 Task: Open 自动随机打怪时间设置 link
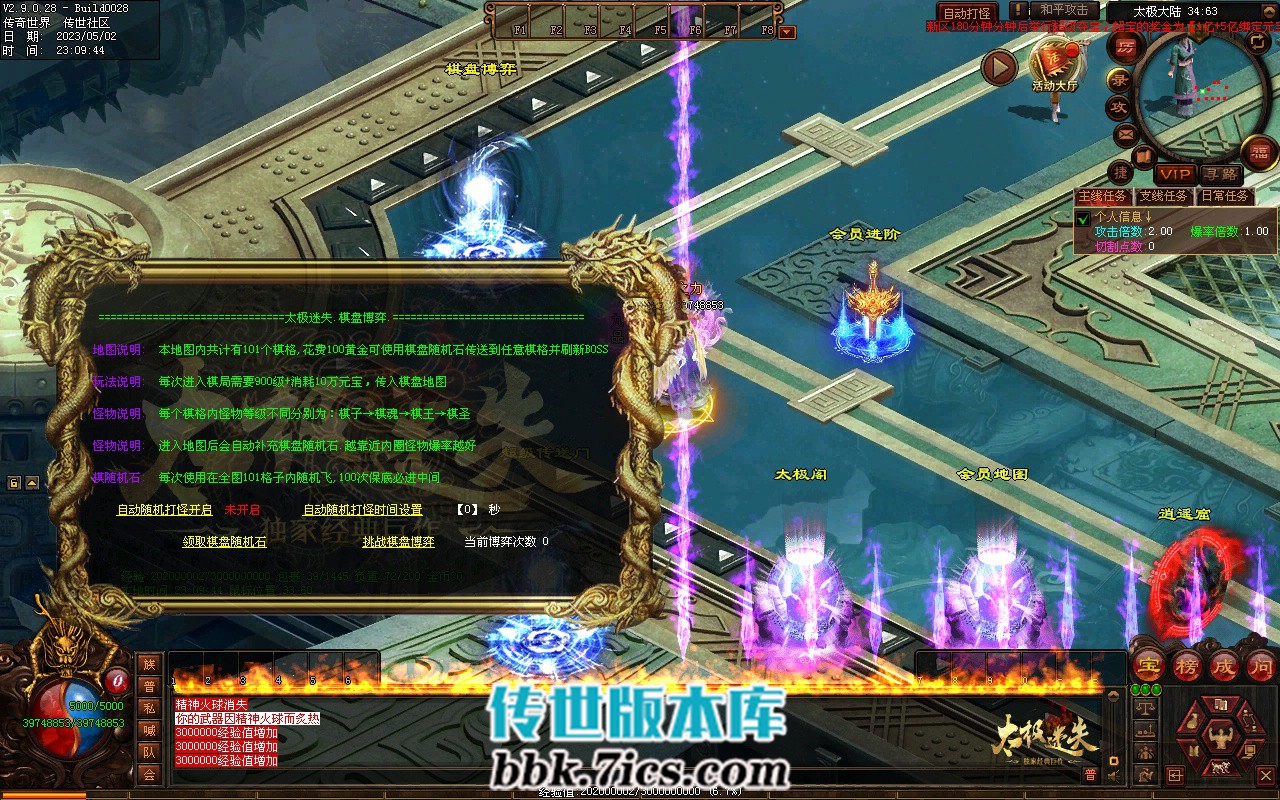pos(362,509)
